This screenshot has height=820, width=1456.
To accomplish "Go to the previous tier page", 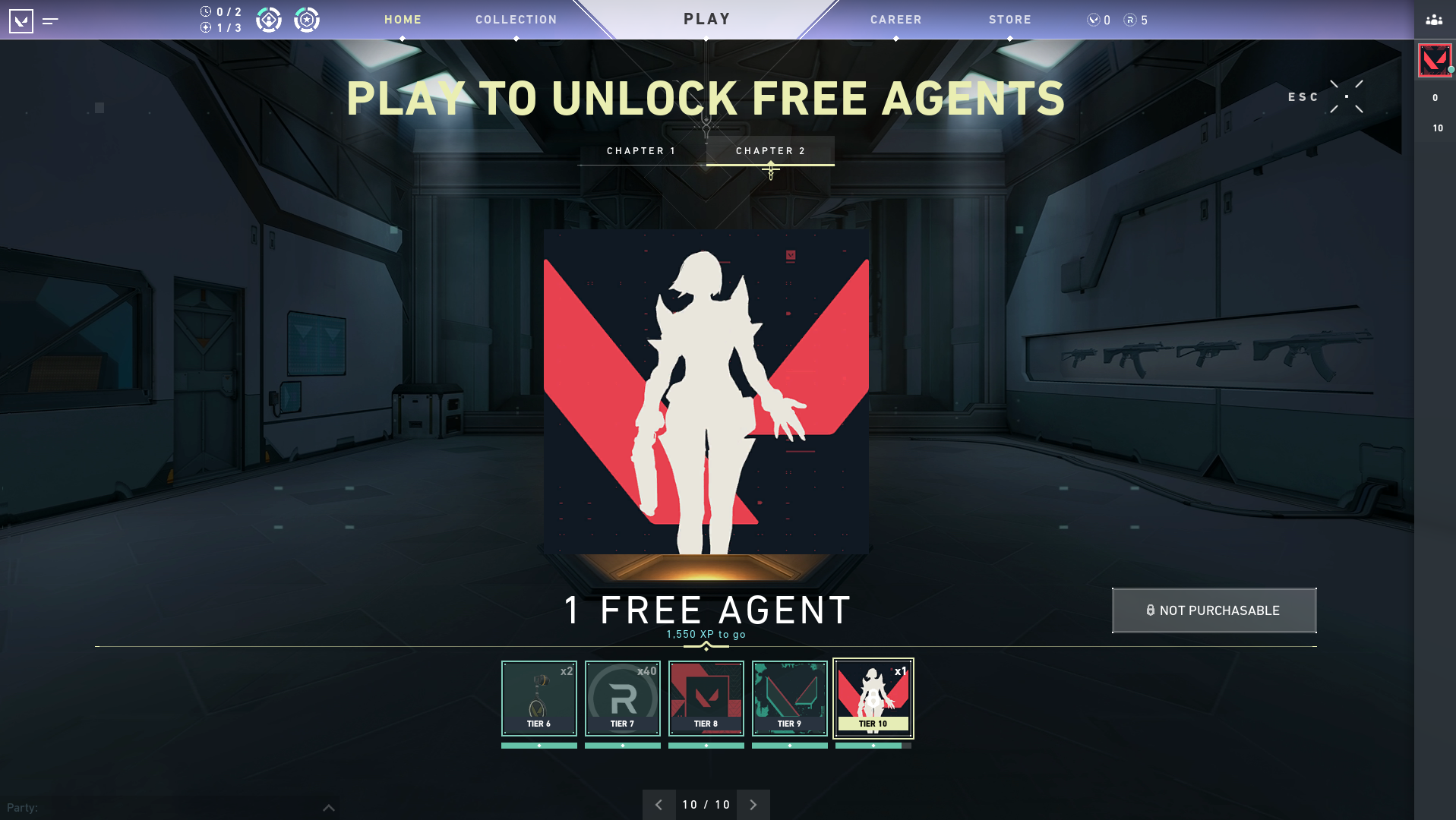I will coord(659,805).
